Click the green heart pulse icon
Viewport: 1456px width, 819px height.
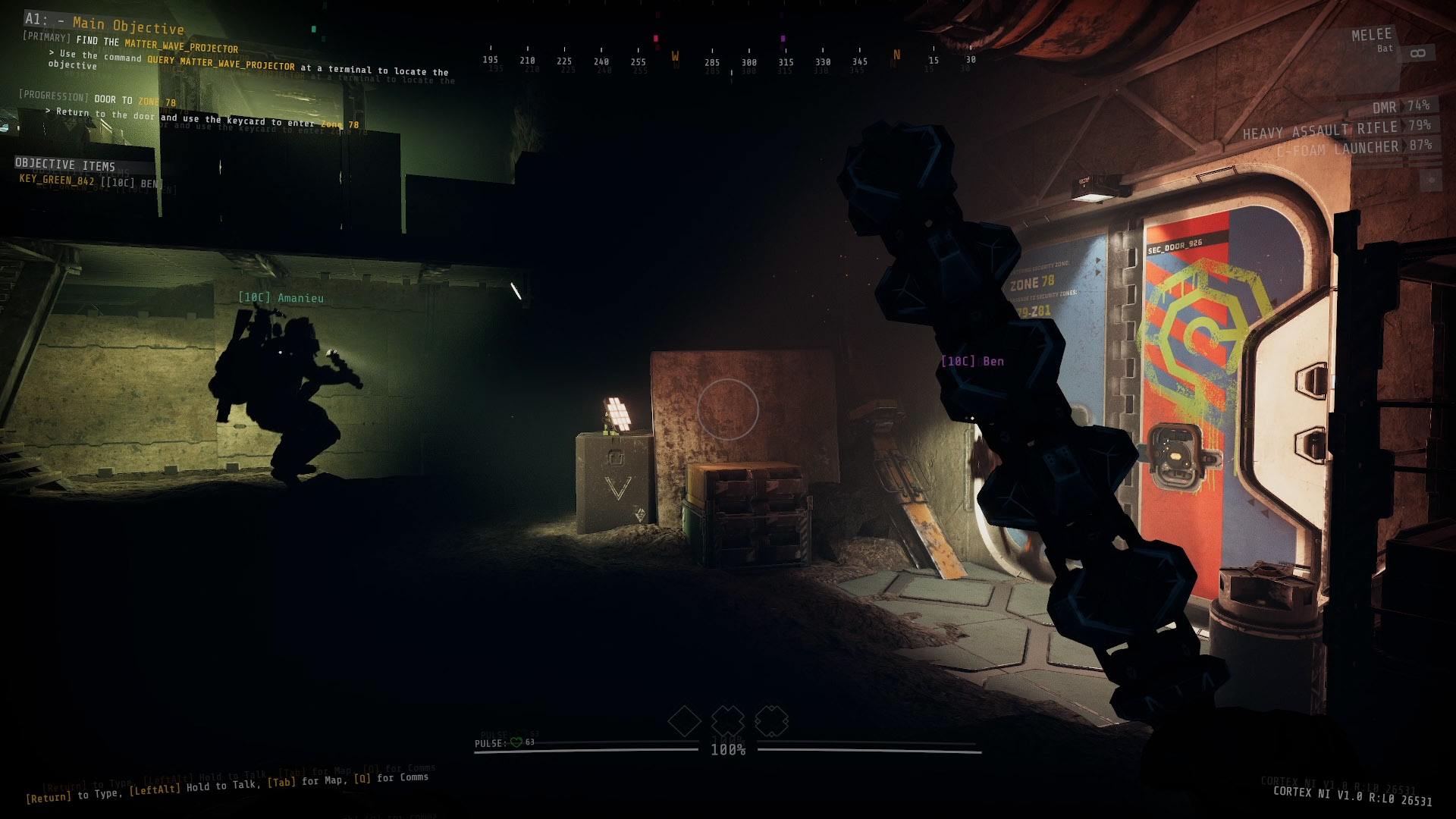(516, 743)
